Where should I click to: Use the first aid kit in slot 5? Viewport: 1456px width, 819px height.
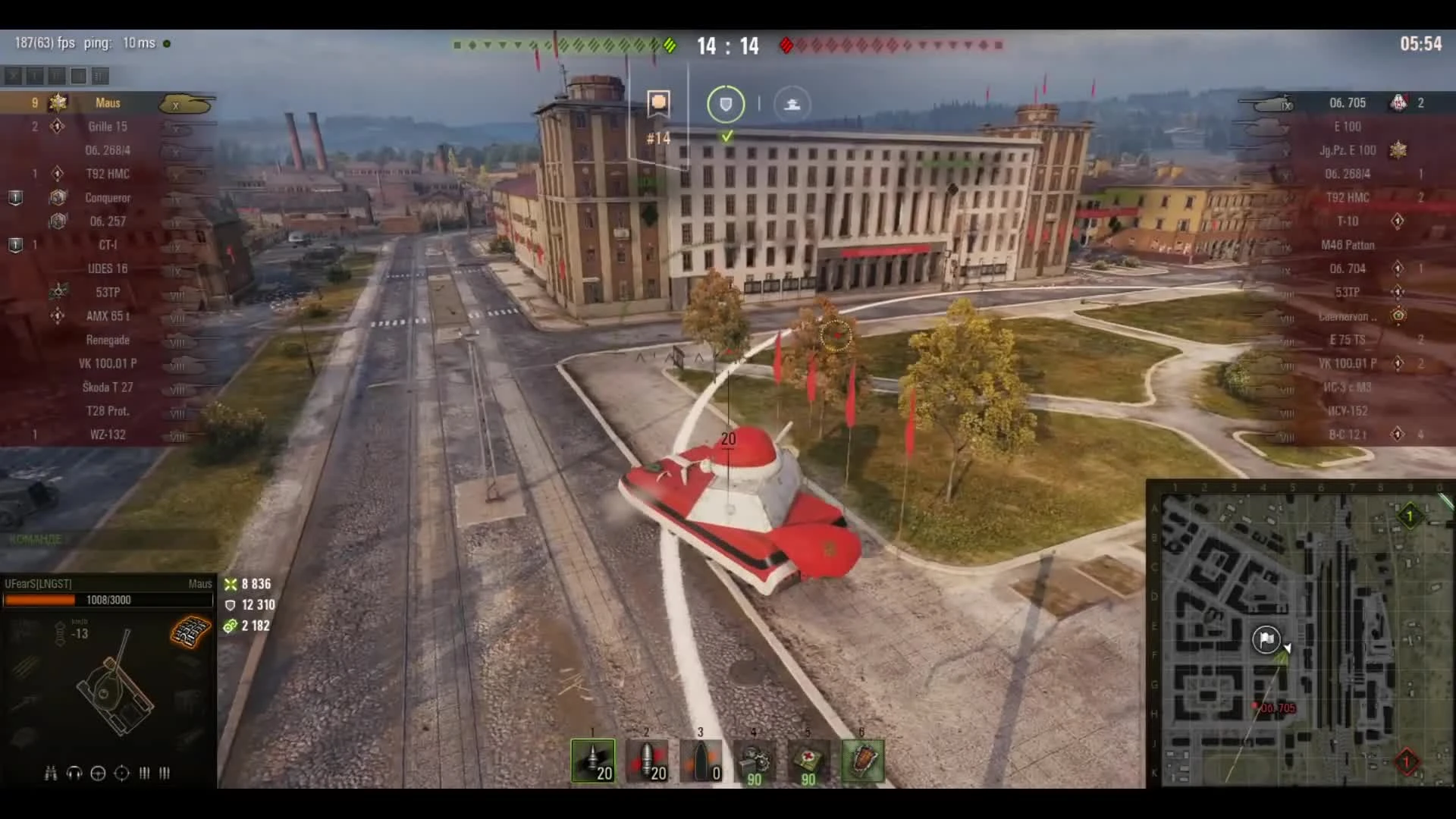click(x=807, y=761)
